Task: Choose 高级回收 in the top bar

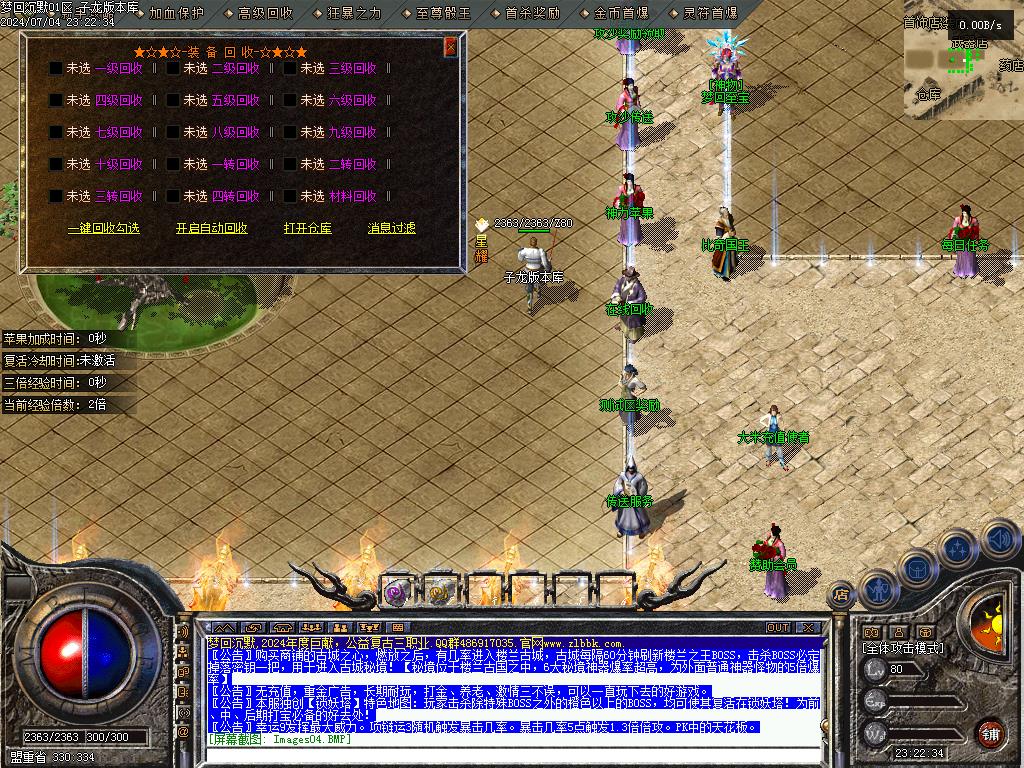Action: (265, 13)
